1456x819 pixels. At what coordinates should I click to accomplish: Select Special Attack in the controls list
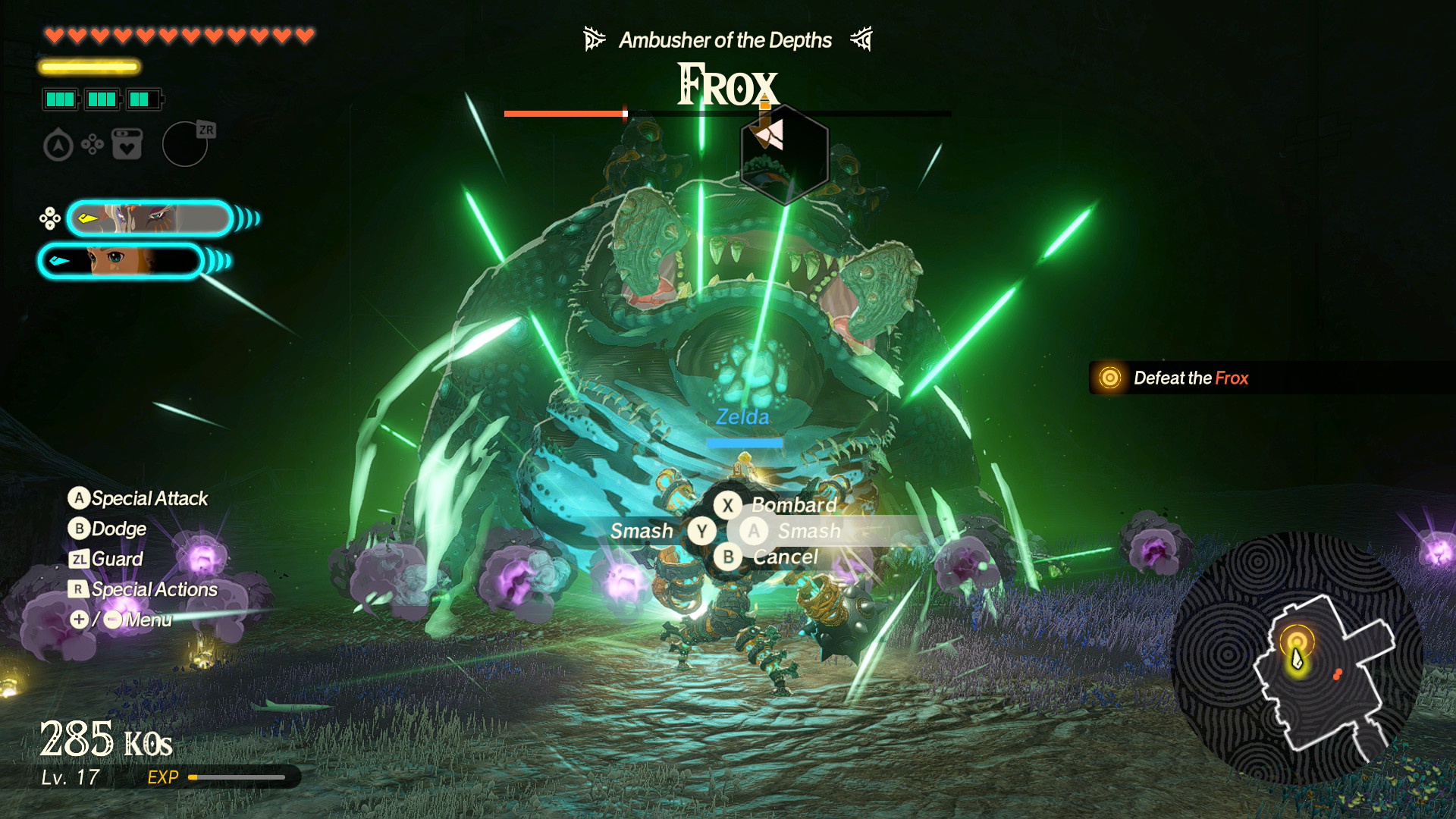149,498
